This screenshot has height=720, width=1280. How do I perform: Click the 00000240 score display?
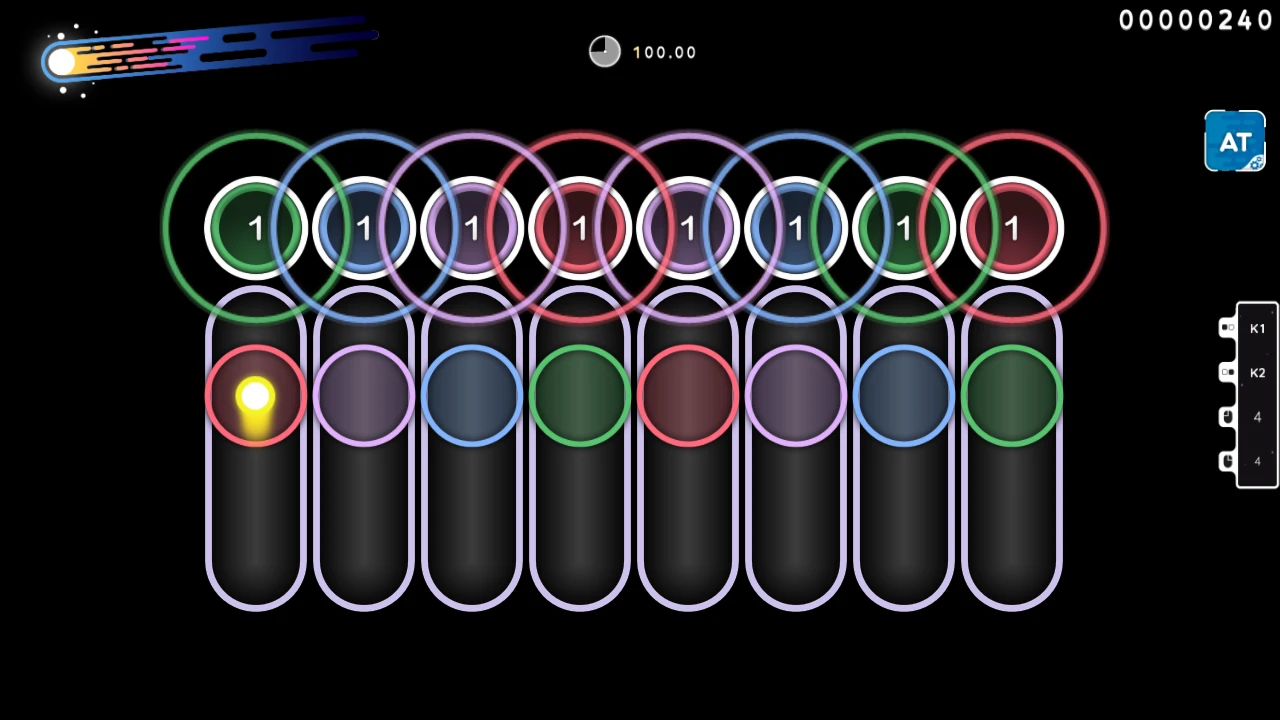tap(1196, 20)
